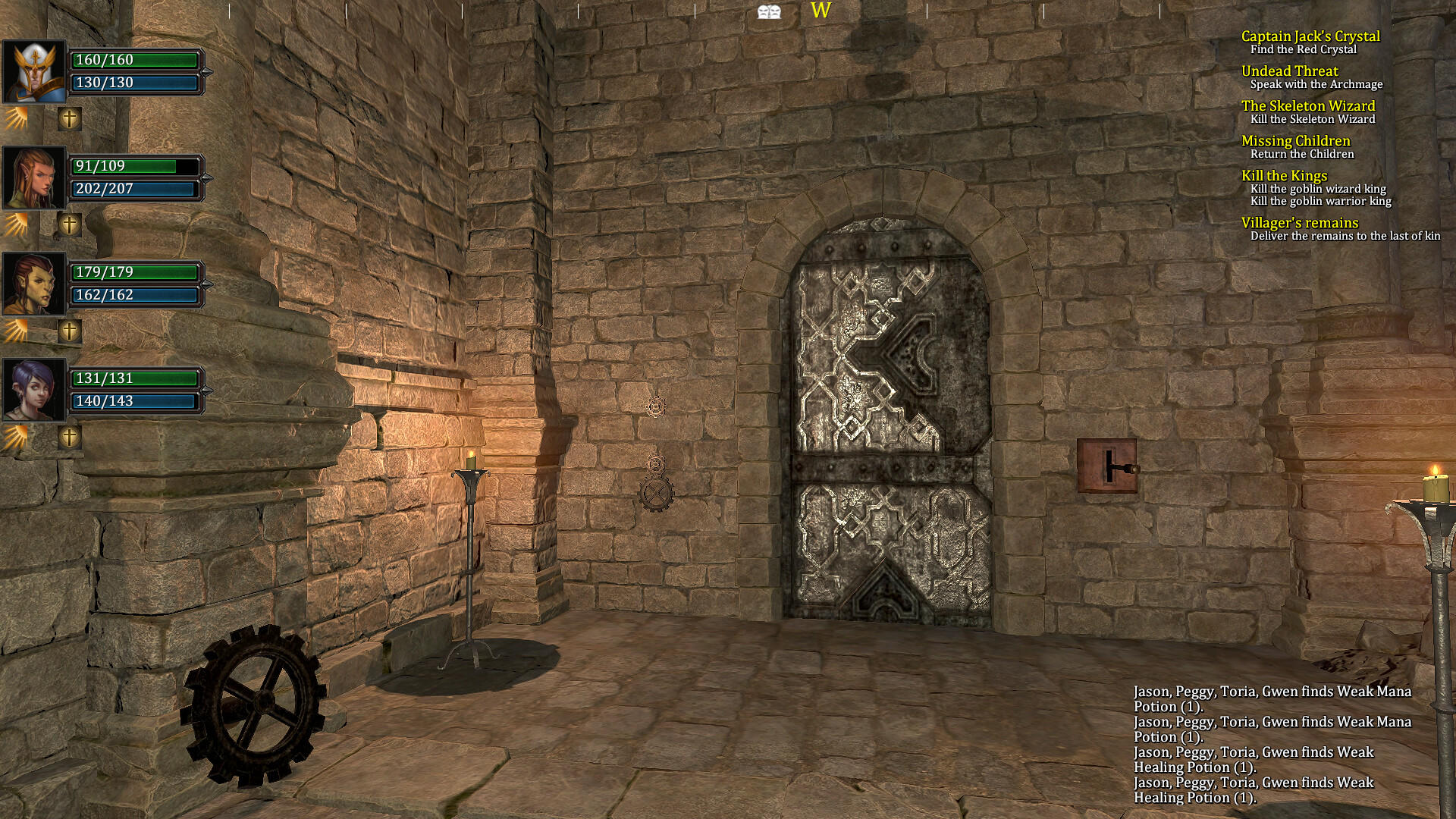Click the paladin's portrait at top left
Viewport: 1456px width, 819px height.
[33, 72]
